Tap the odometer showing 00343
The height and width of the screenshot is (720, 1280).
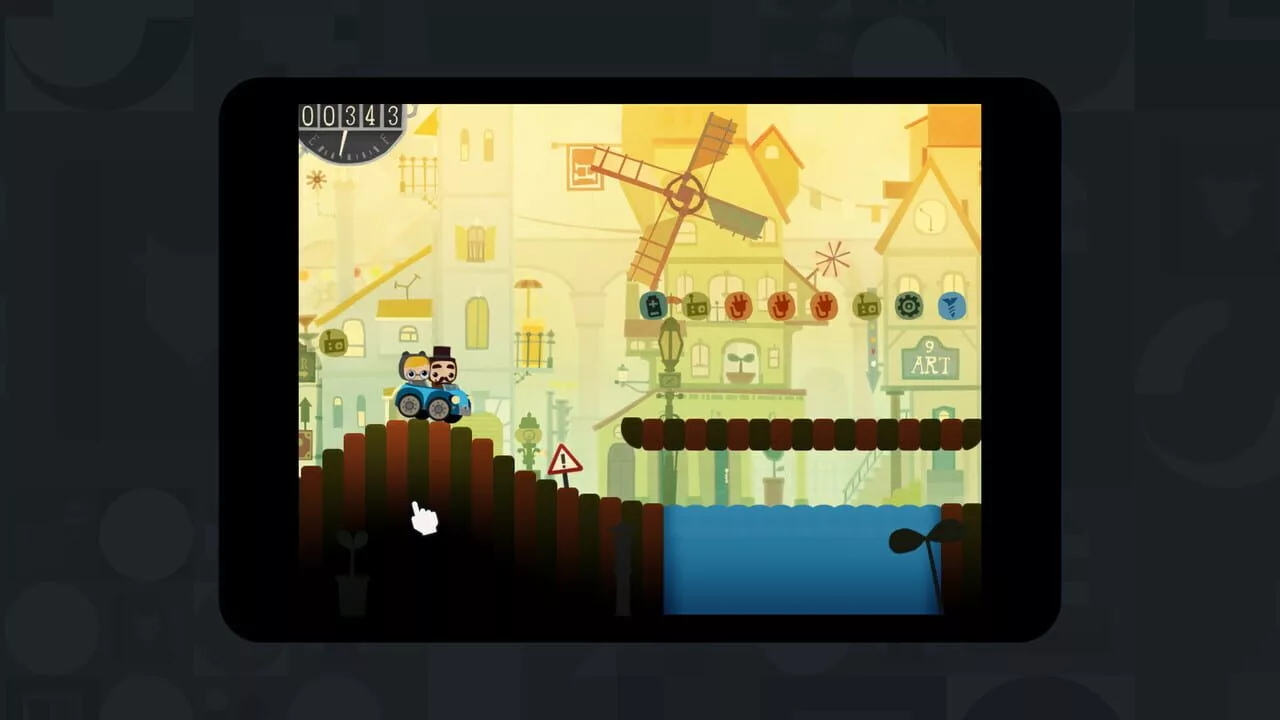click(x=352, y=117)
